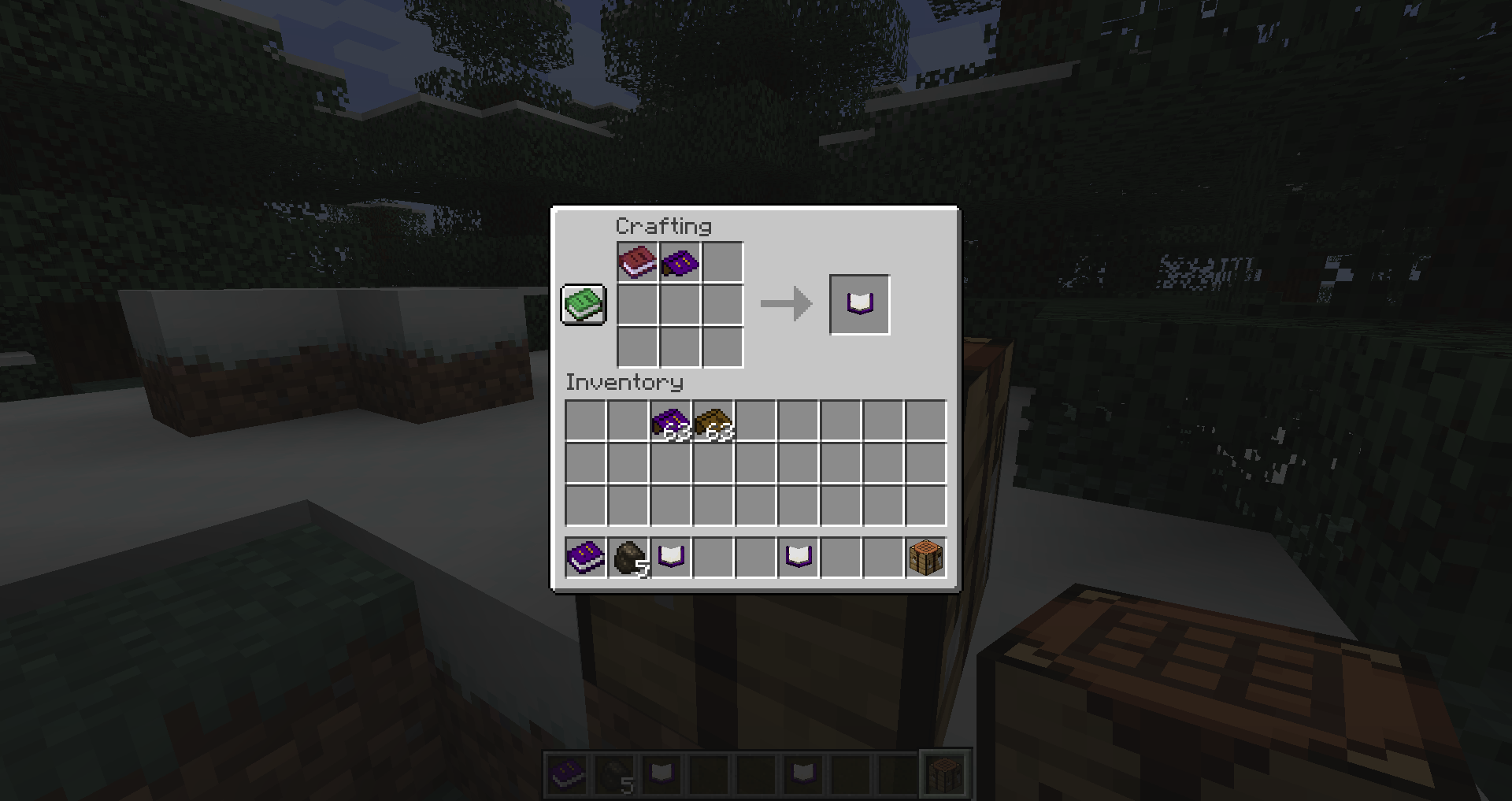Select the knowledge book in the sixth hotbar slot
This screenshot has width=1512, height=801.
799,557
